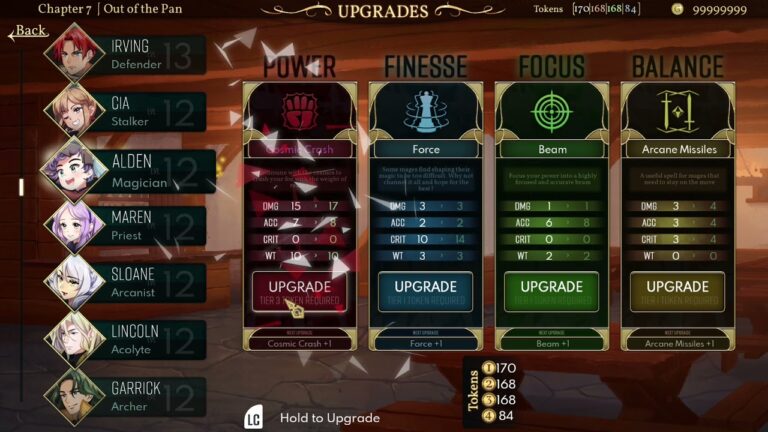Image resolution: width=768 pixels, height=432 pixels.
Task: Upgrade the Balance spell Arcane Missiles
Action: tap(677, 291)
